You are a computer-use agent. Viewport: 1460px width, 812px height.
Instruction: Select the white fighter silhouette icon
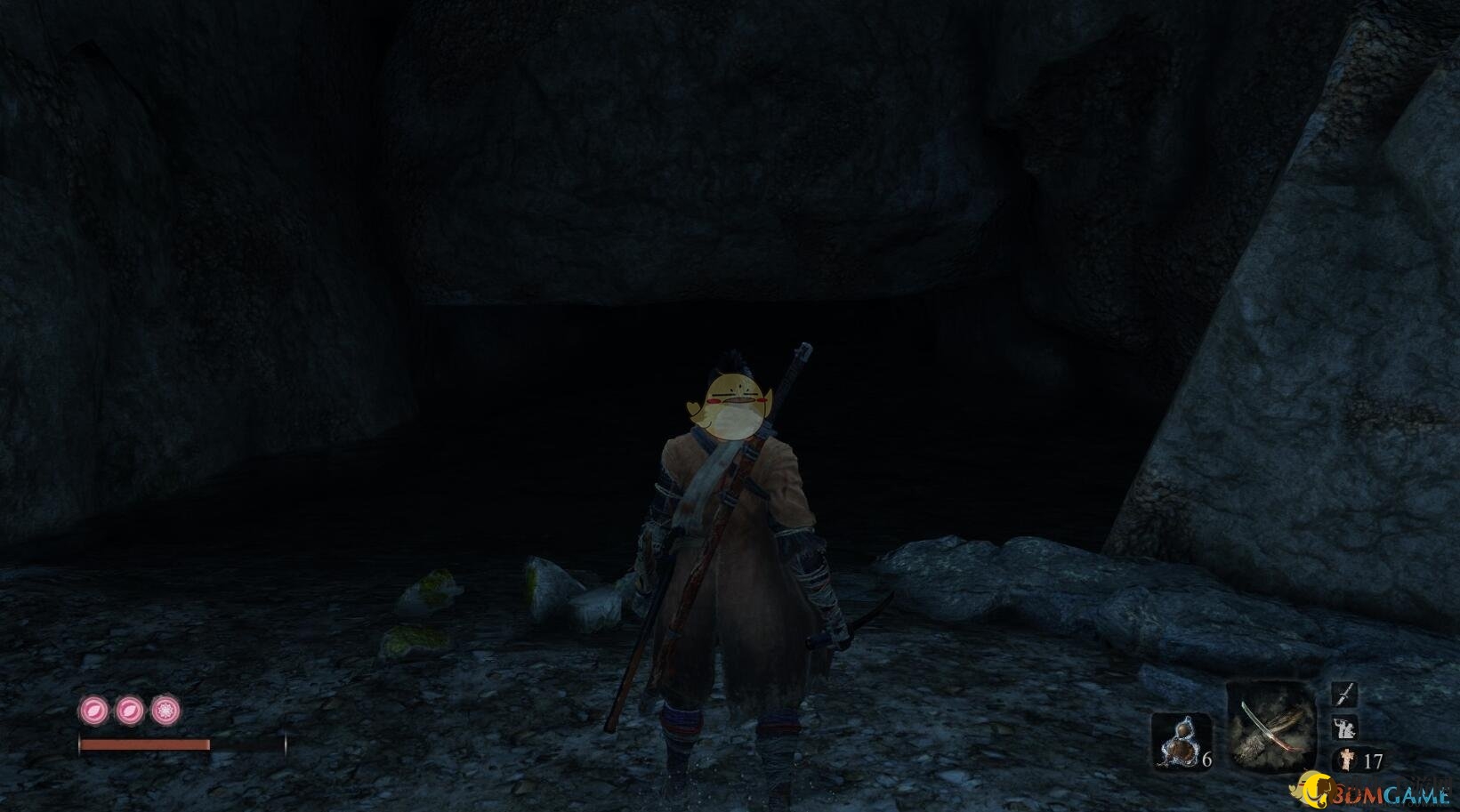[x=1344, y=728]
